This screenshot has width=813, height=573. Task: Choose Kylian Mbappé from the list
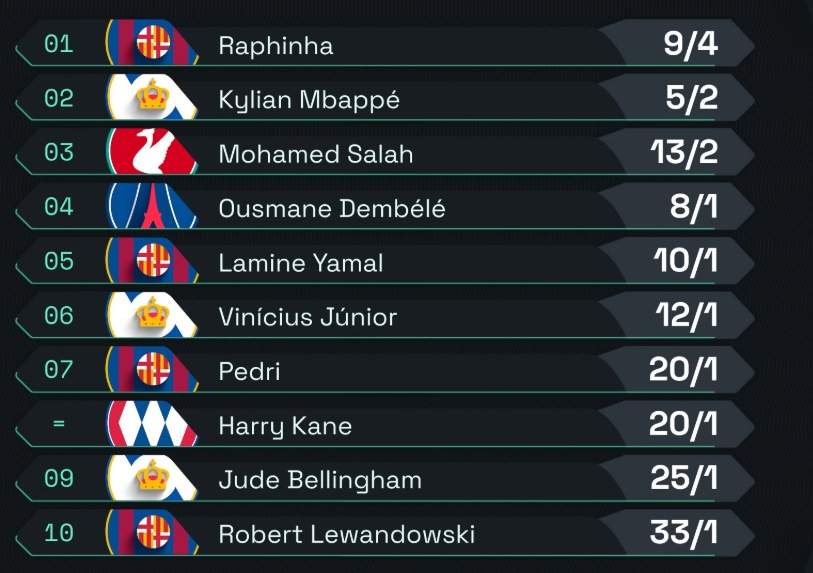click(309, 100)
